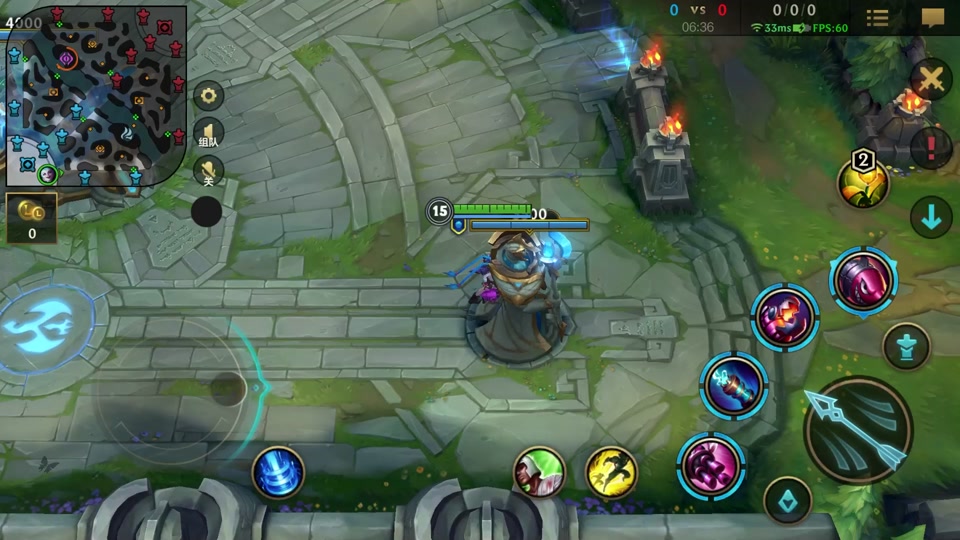960x540 pixels.
Task: Send the crossed swords attack ping
Action: [x=931, y=79]
